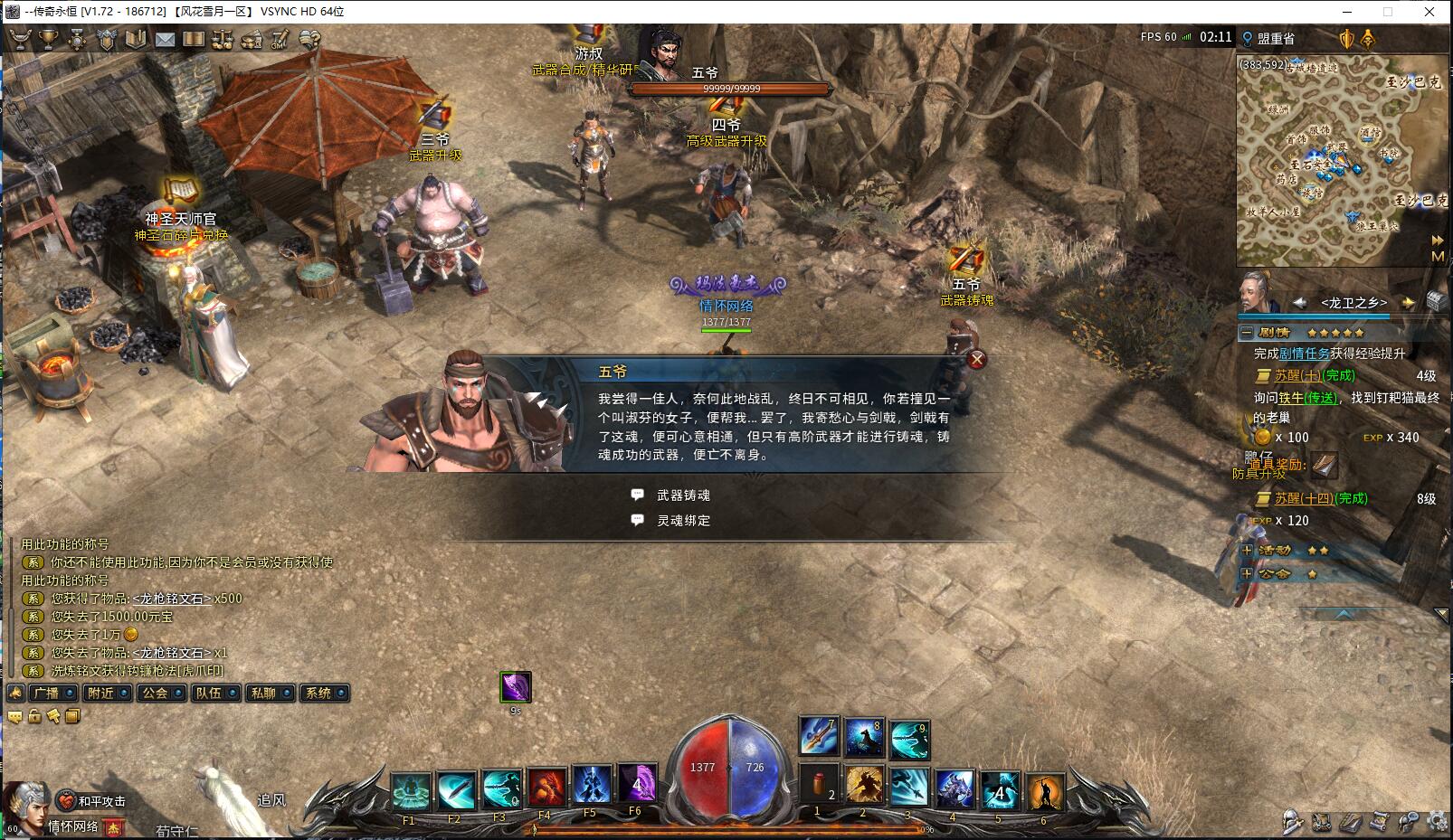Choose the 武器铸魂 dialogue option
1453x840 pixels.
(683, 496)
